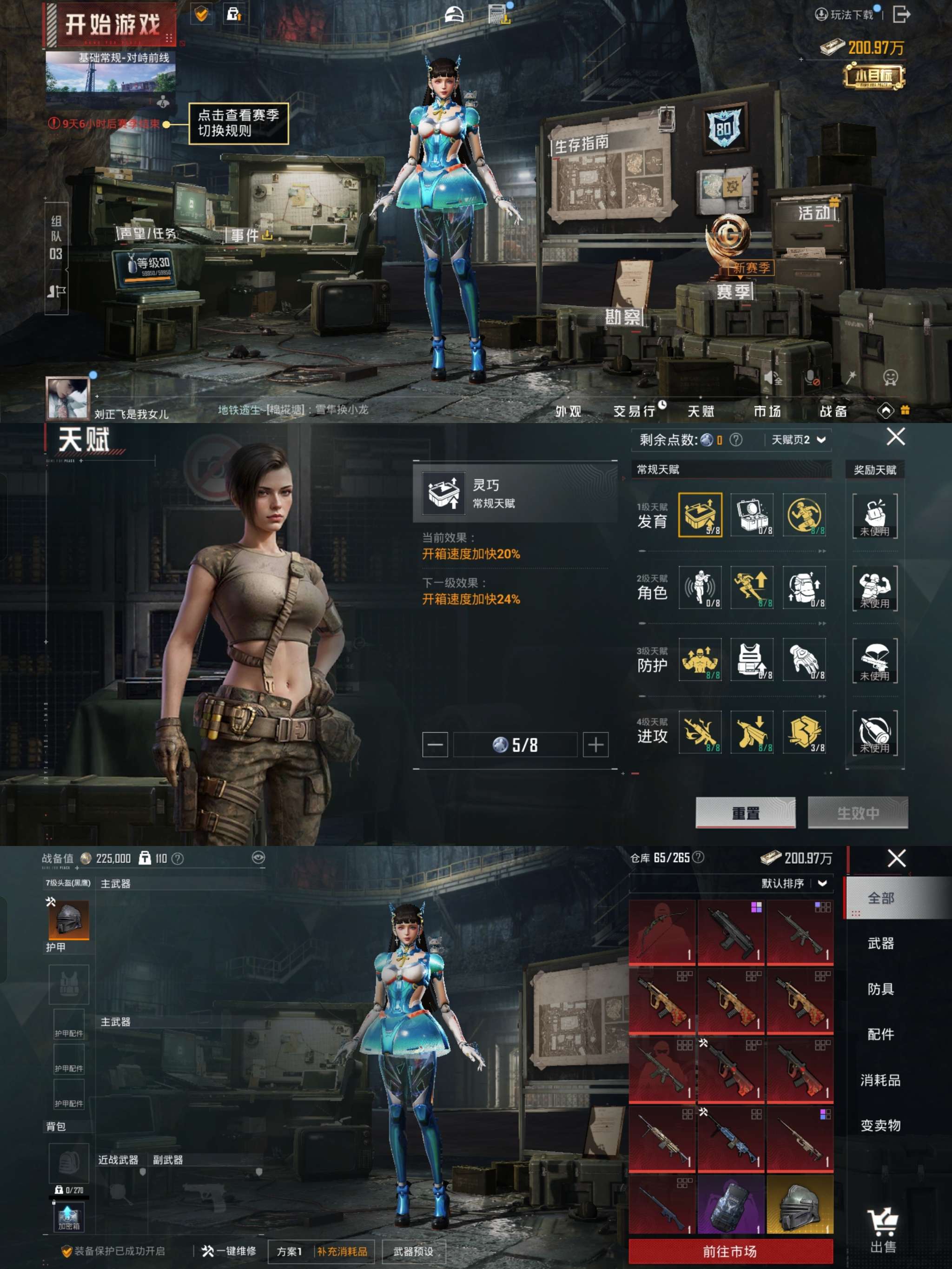Open the 交易行 trading house
952x1269 pixels.
634,411
